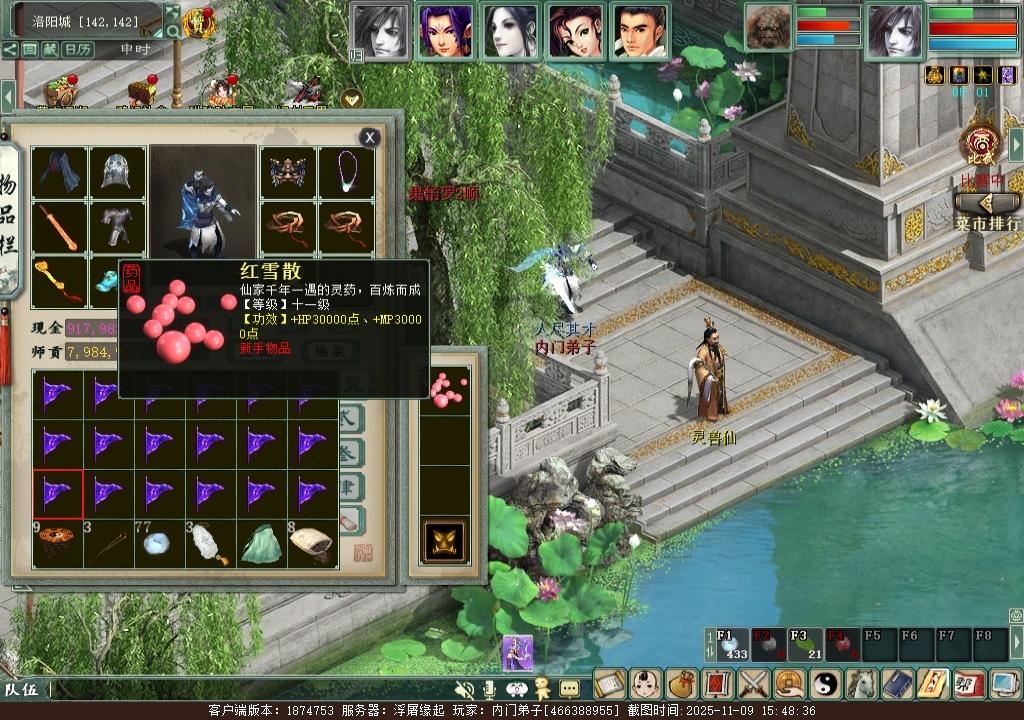Click the magnifier search button beside the map
This screenshot has width=1024, height=720.
[x=173, y=31]
